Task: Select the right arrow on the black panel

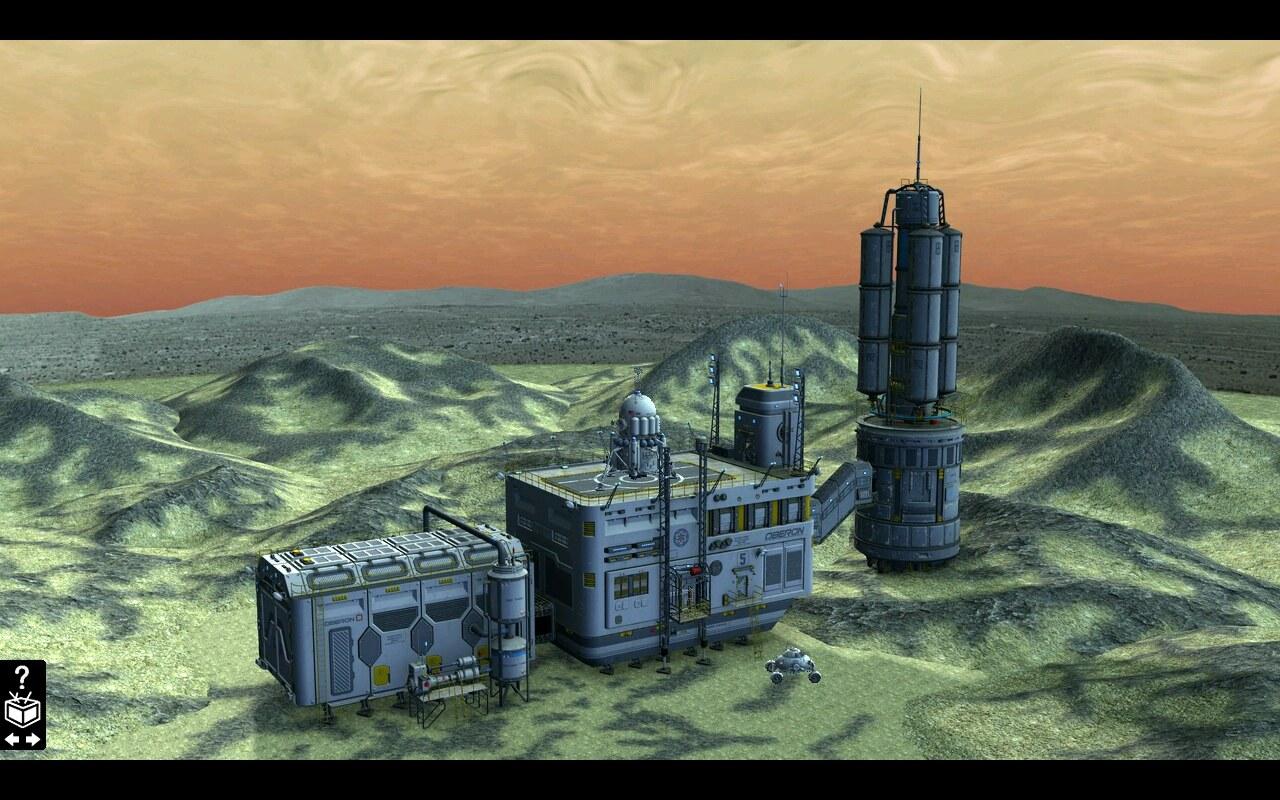Action: [34, 738]
